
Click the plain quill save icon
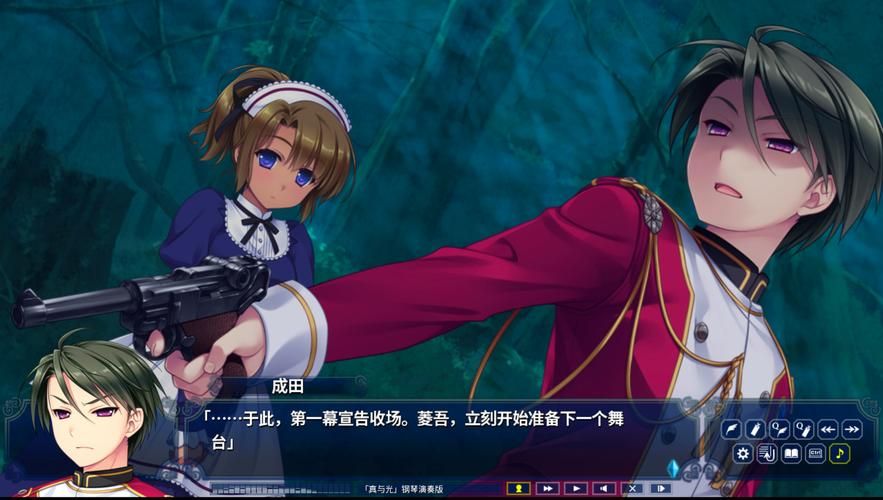pyautogui.click(x=732, y=429)
